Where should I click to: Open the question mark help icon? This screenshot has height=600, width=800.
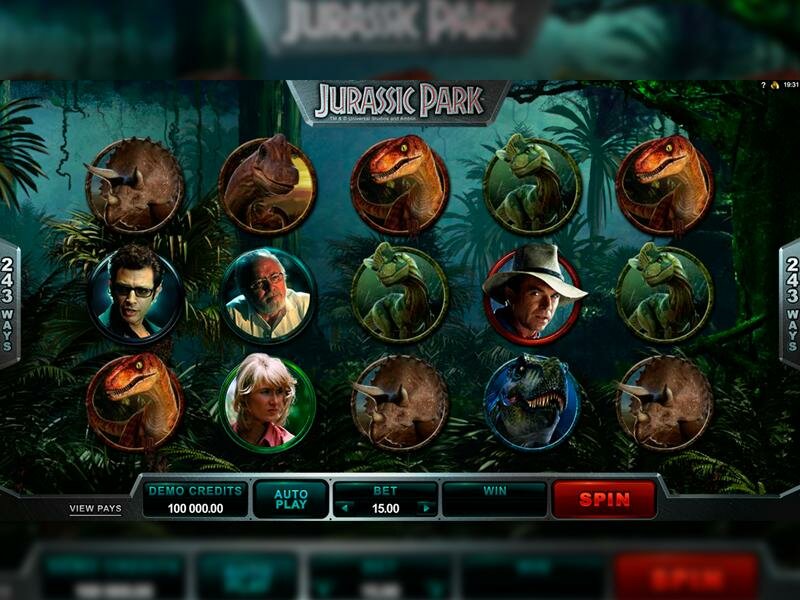click(763, 87)
